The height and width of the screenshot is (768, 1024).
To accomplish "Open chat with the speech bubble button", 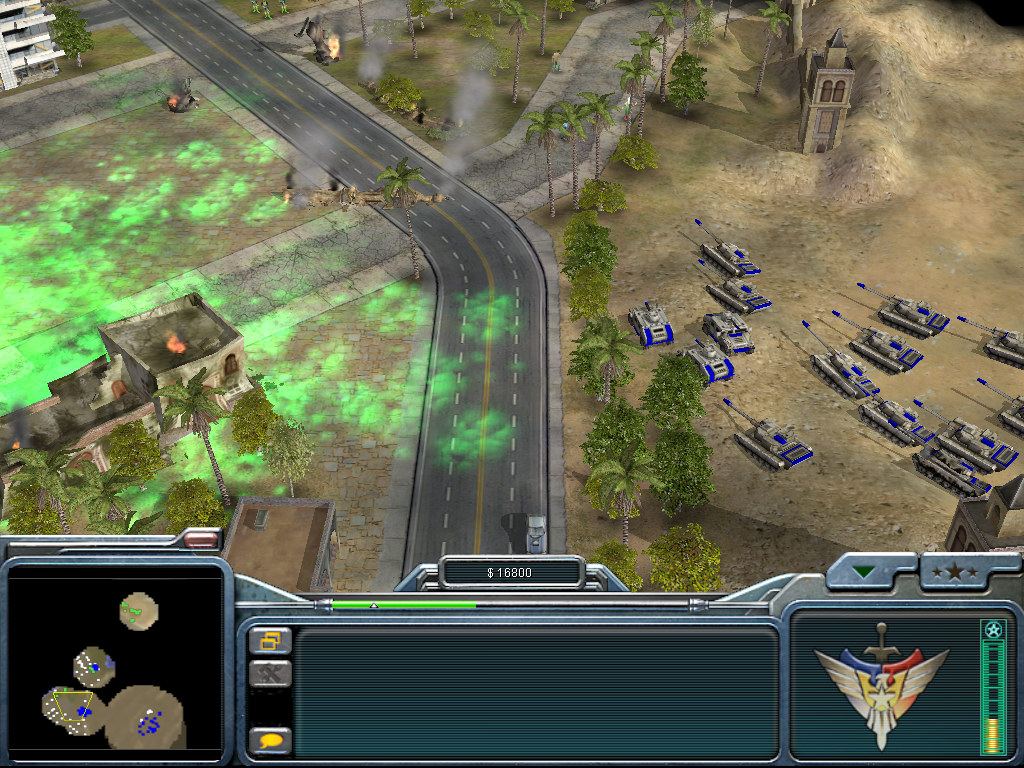I will pyautogui.click(x=270, y=741).
